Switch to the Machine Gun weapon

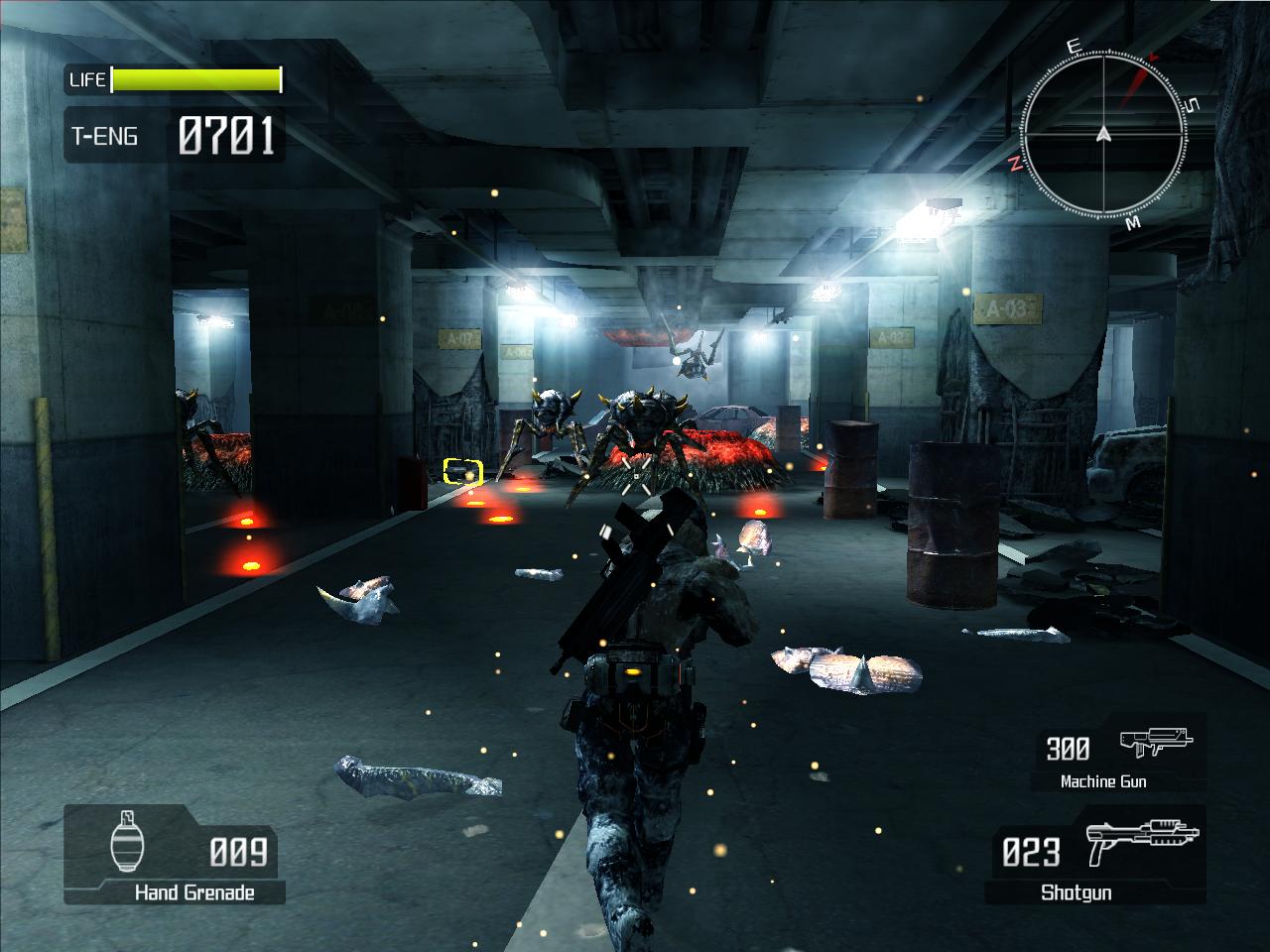(1119, 758)
